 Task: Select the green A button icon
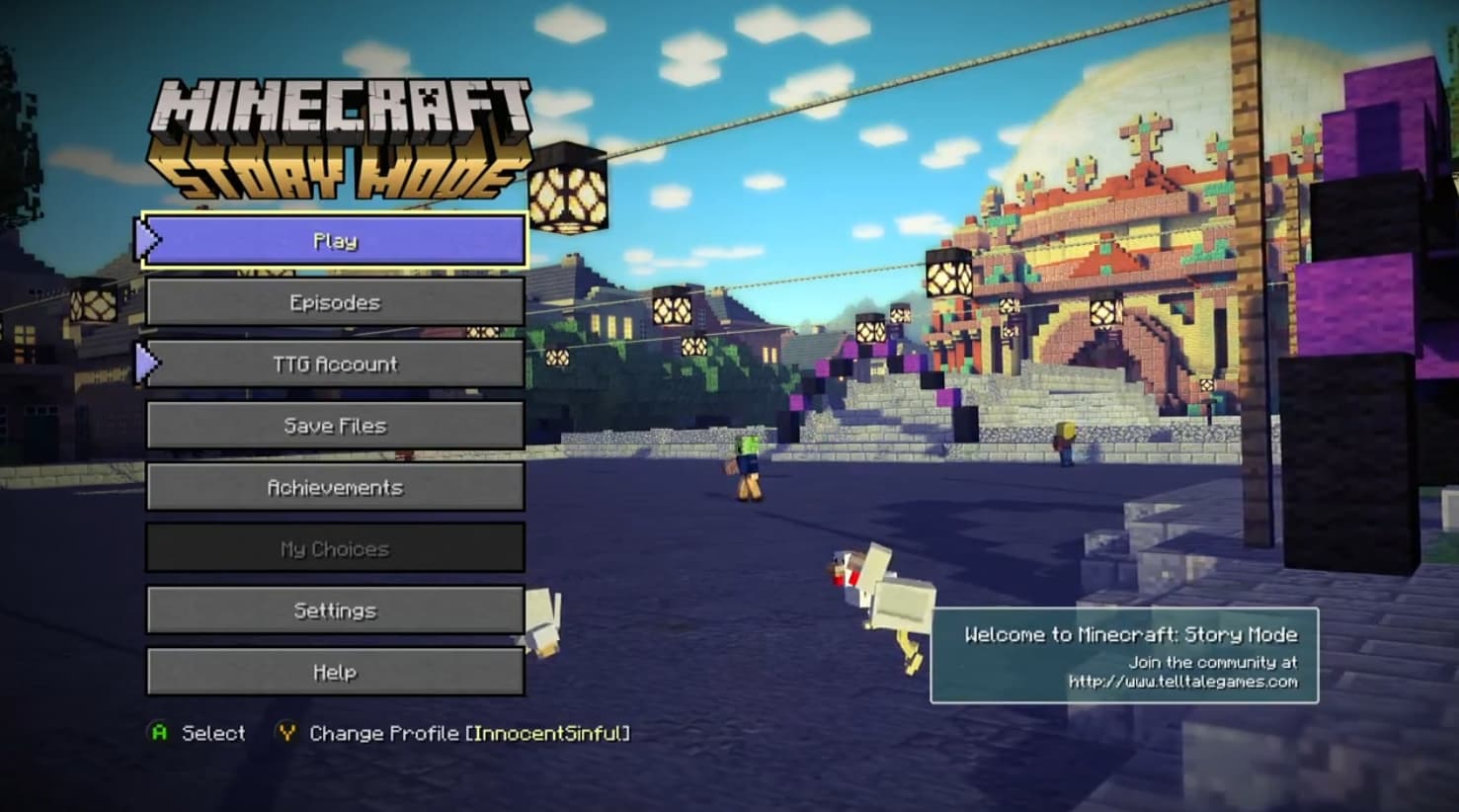158,733
